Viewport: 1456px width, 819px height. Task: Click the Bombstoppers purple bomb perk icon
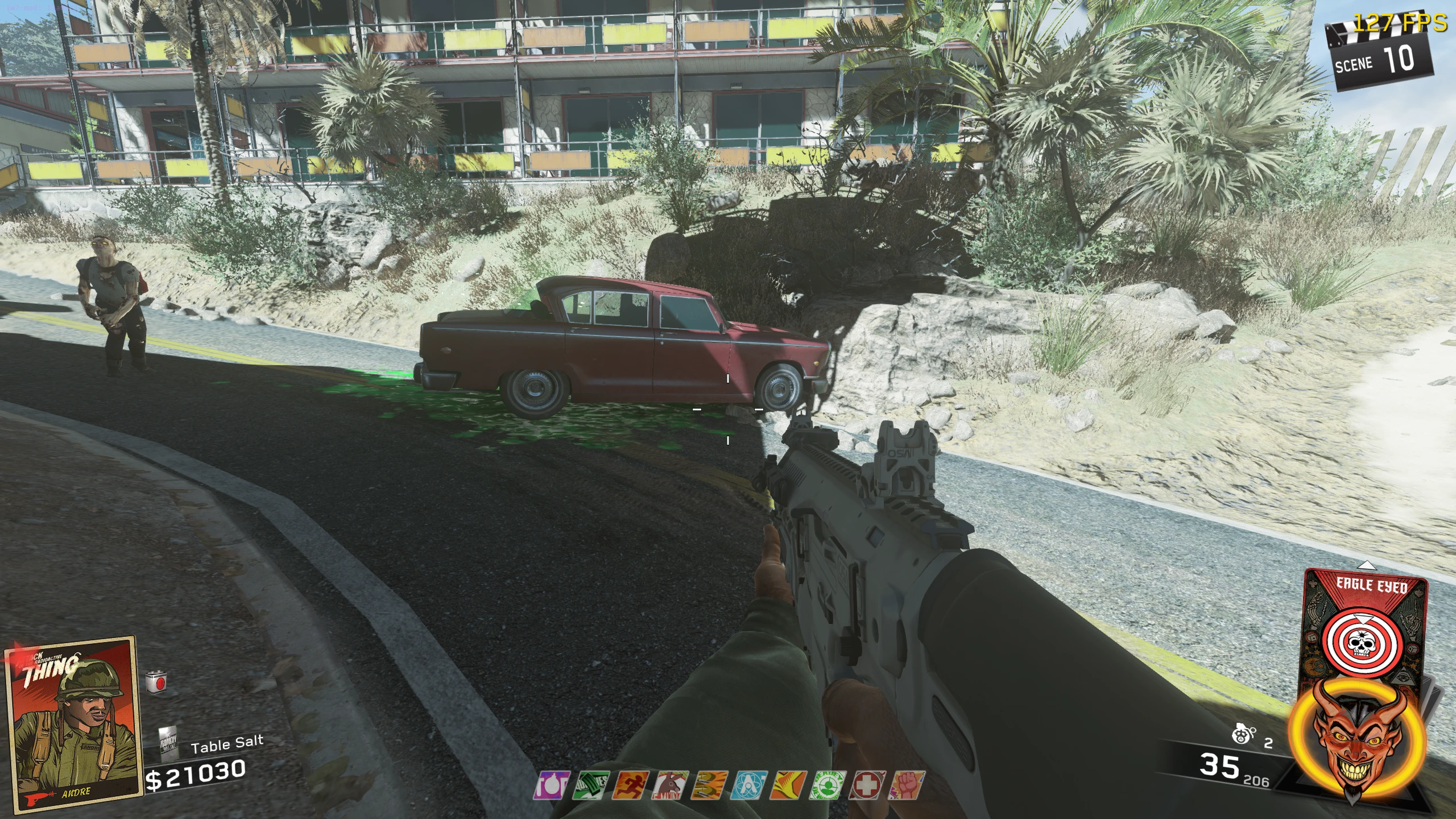click(x=551, y=785)
